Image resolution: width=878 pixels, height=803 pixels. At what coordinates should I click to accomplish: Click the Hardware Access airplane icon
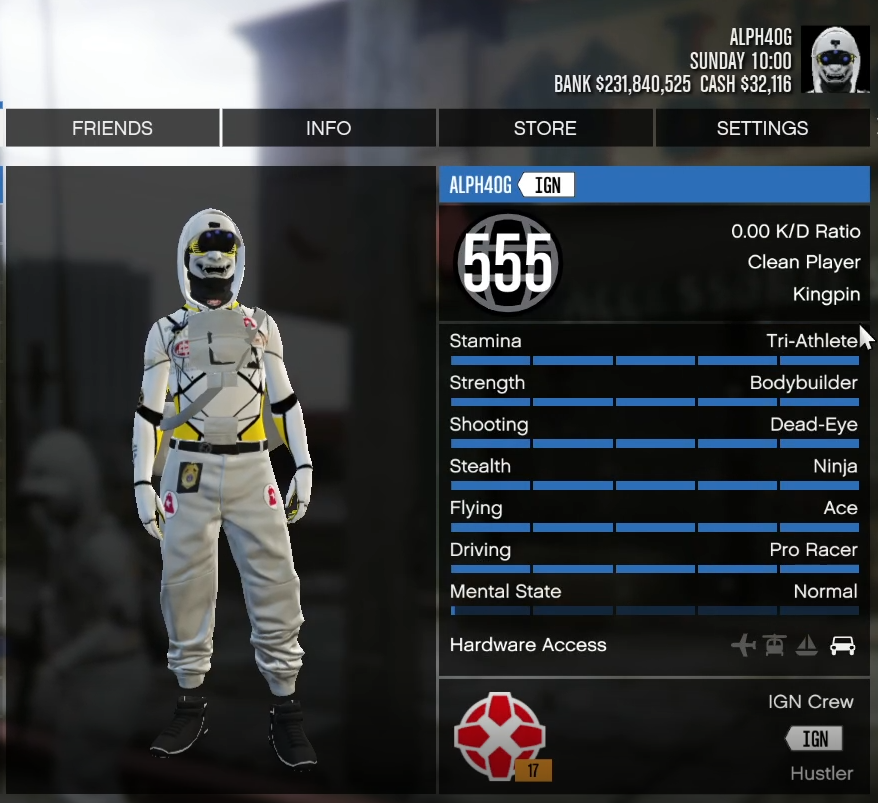pos(743,645)
